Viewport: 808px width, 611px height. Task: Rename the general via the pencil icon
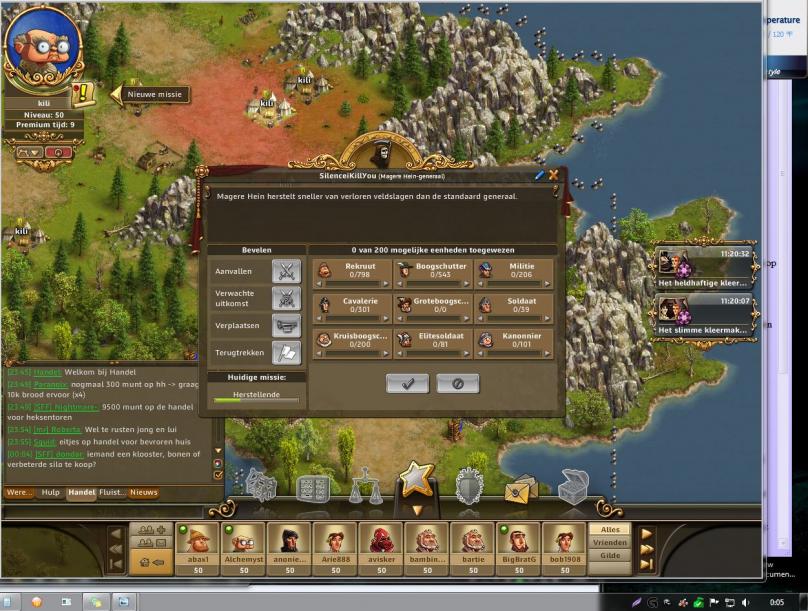[540, 175]
